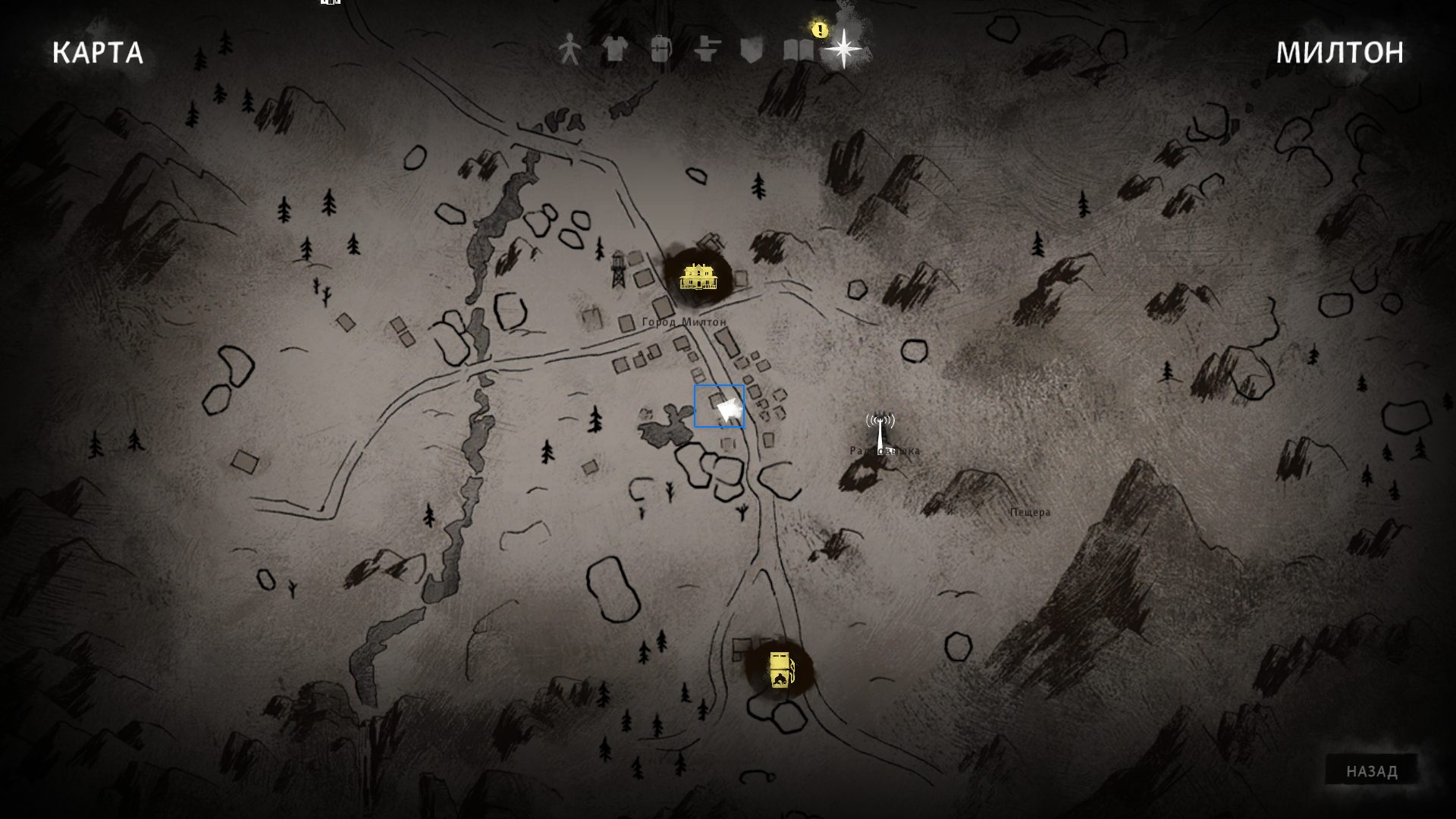
Task: Open the shield badge tab
Action: (752, 50)
